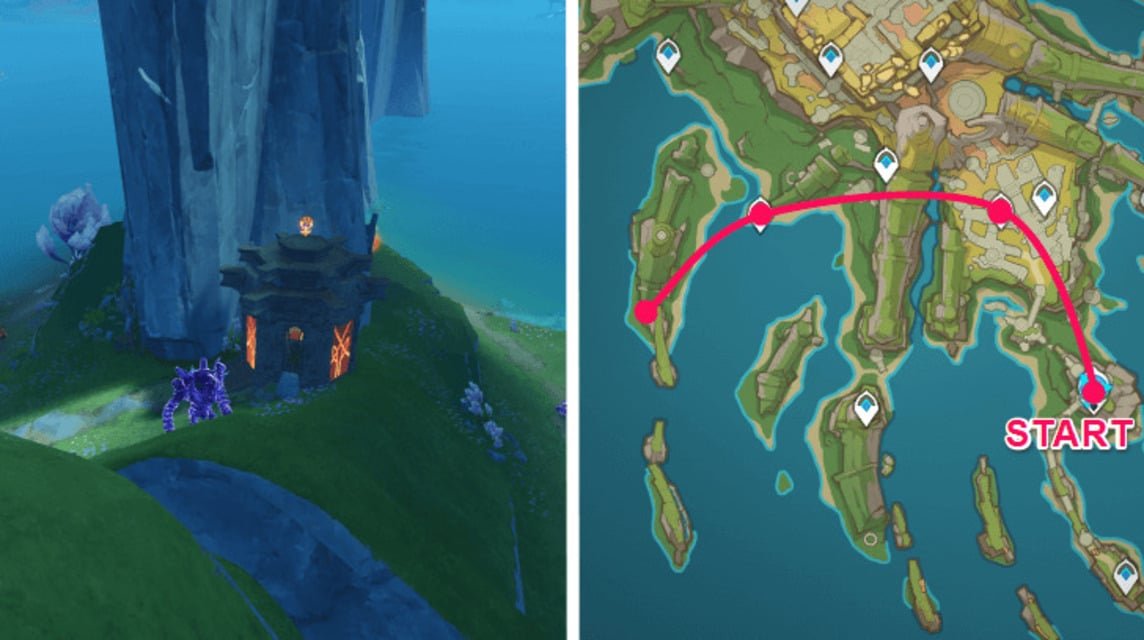This screenshot has height=640, width=1144.
Task: Choose the waypoint just above the route's arc peak
Action: [x=886, y=162]
